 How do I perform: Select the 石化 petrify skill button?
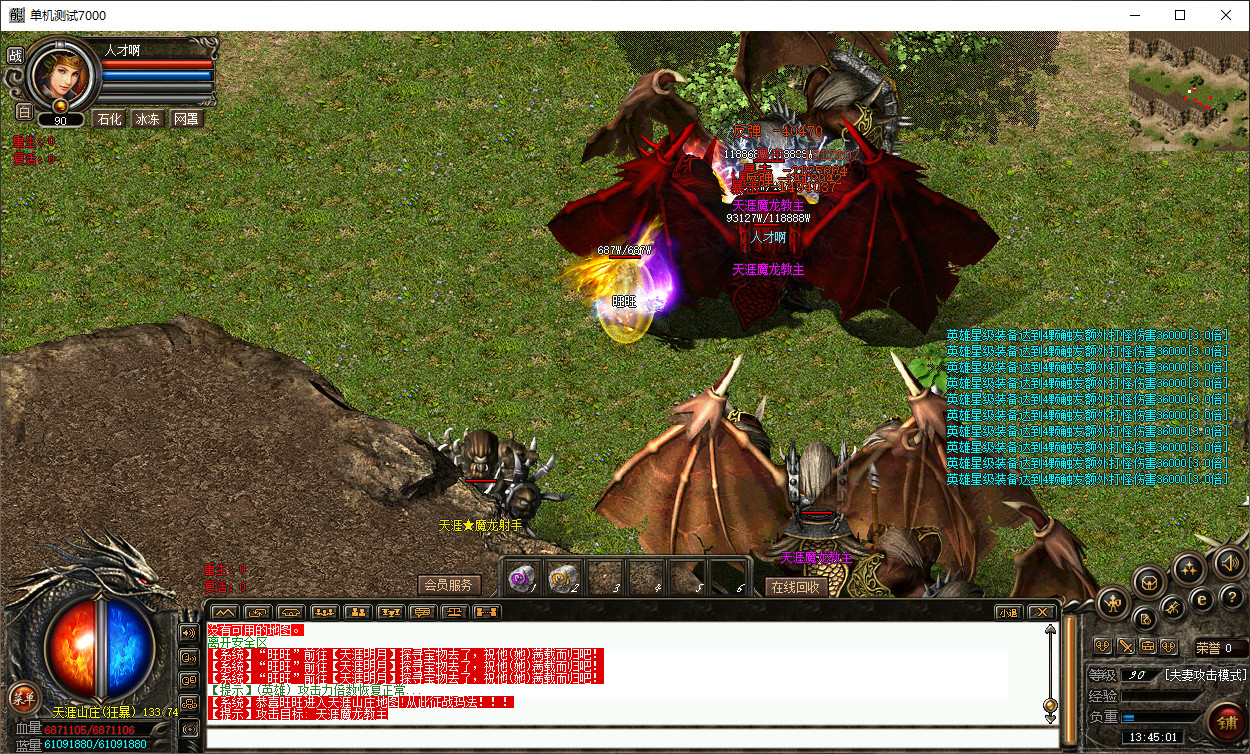(108, 119)
